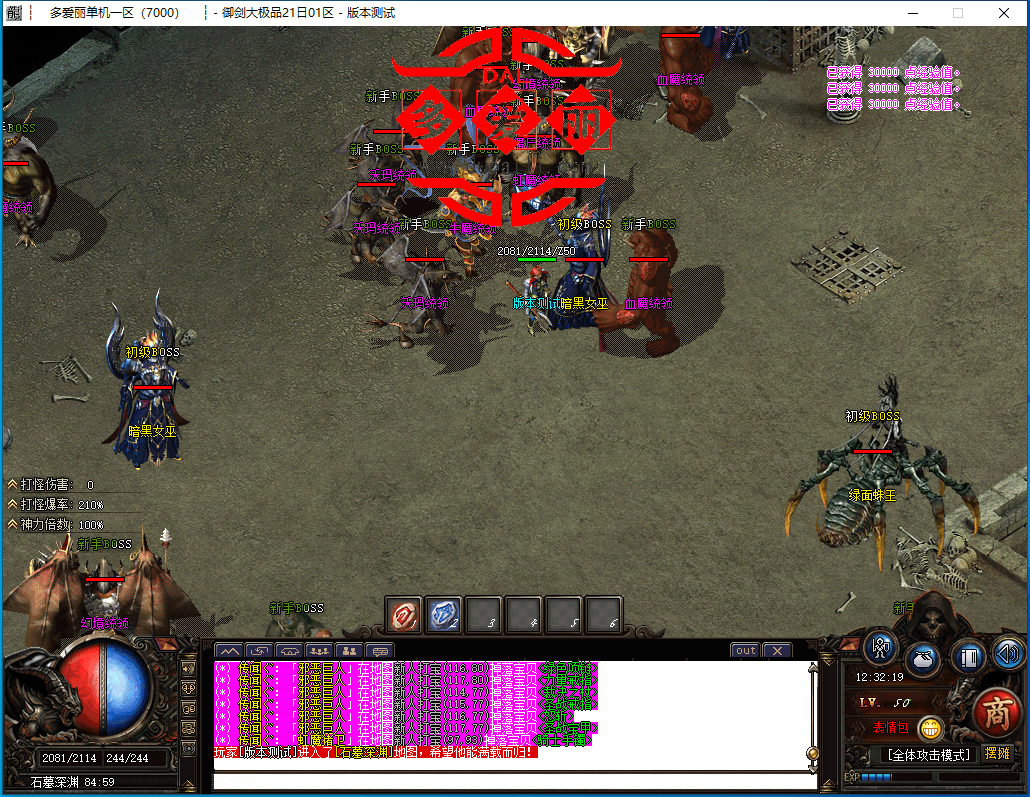Close the game window
The width and height of the screenshot is (1030, 797).
click(x=1003, y=13)
